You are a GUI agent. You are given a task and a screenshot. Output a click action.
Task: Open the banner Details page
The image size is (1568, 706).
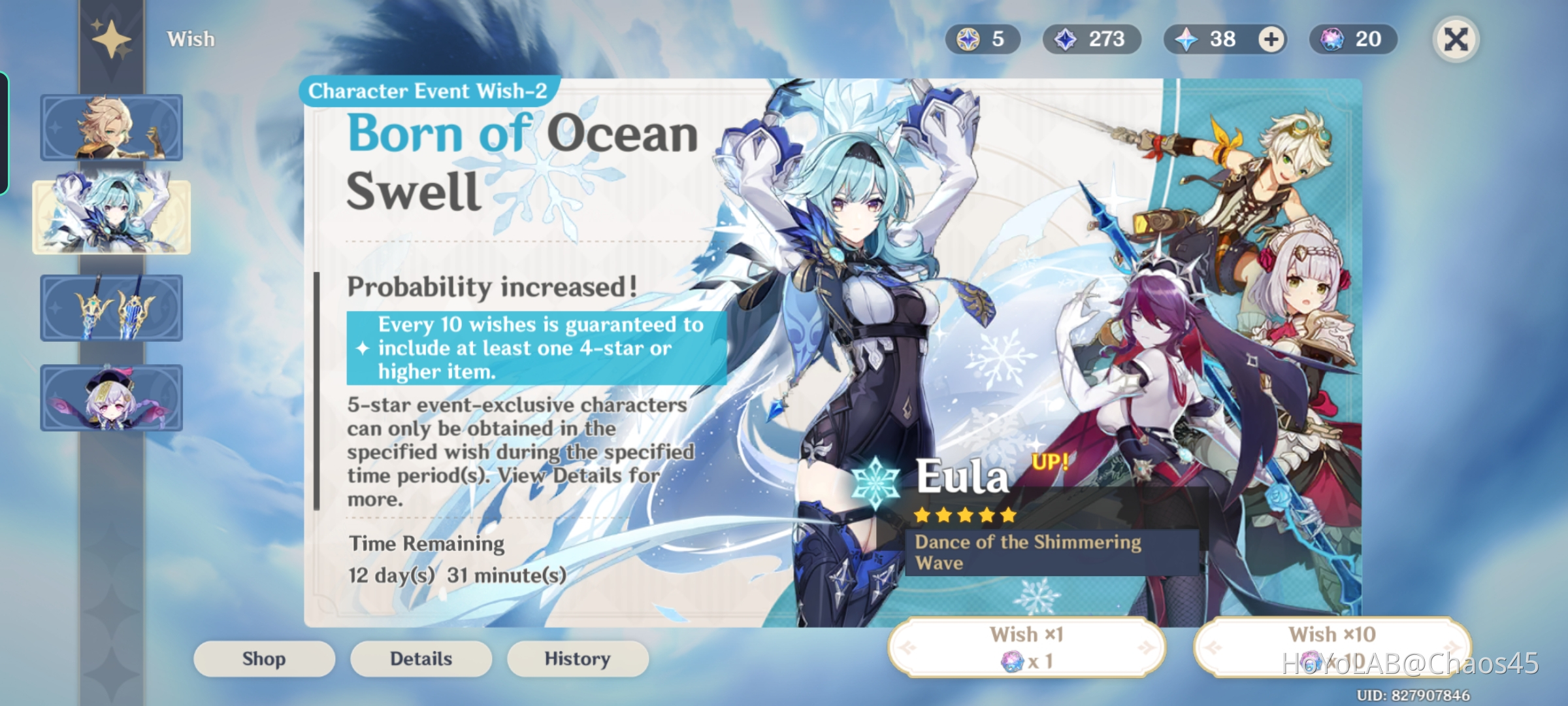click(x=421, y=658)
